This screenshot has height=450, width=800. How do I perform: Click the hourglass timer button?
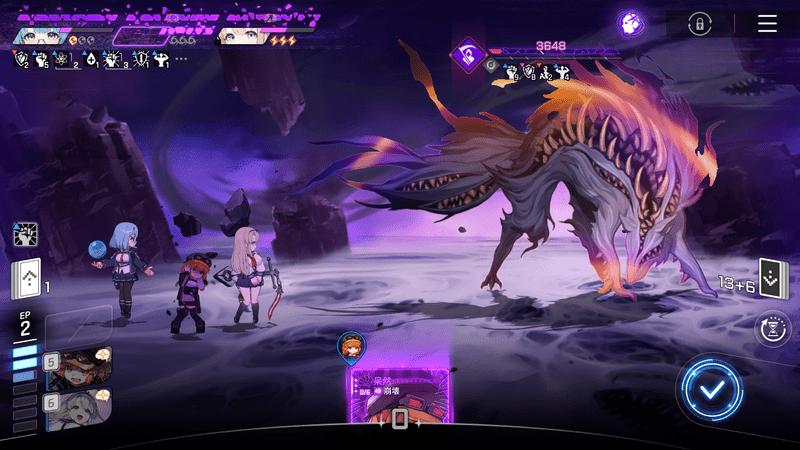pyautogui.click(x=771, y=329)
